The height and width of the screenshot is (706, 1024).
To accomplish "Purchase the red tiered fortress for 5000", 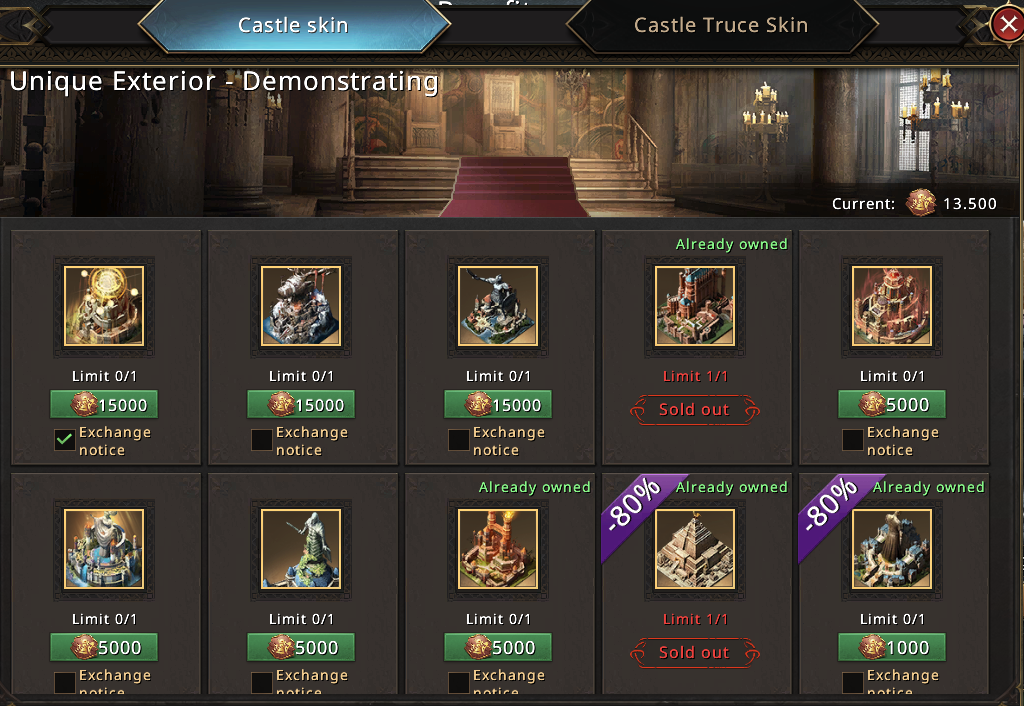I will (x=891, y=404).
